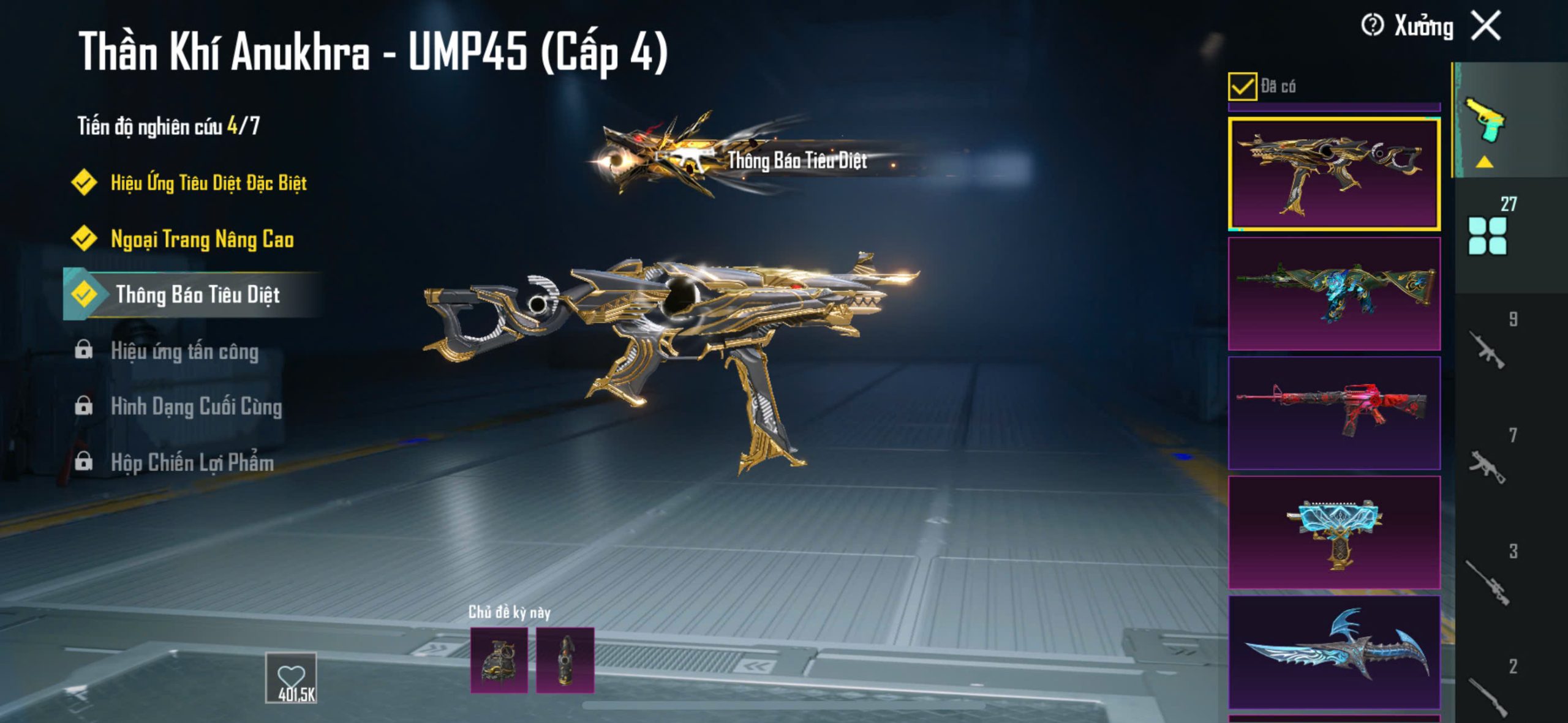
Task: View locked "Hình Dạng Cuối Cùng" upgrade
Action: click(x=196, y=406)
